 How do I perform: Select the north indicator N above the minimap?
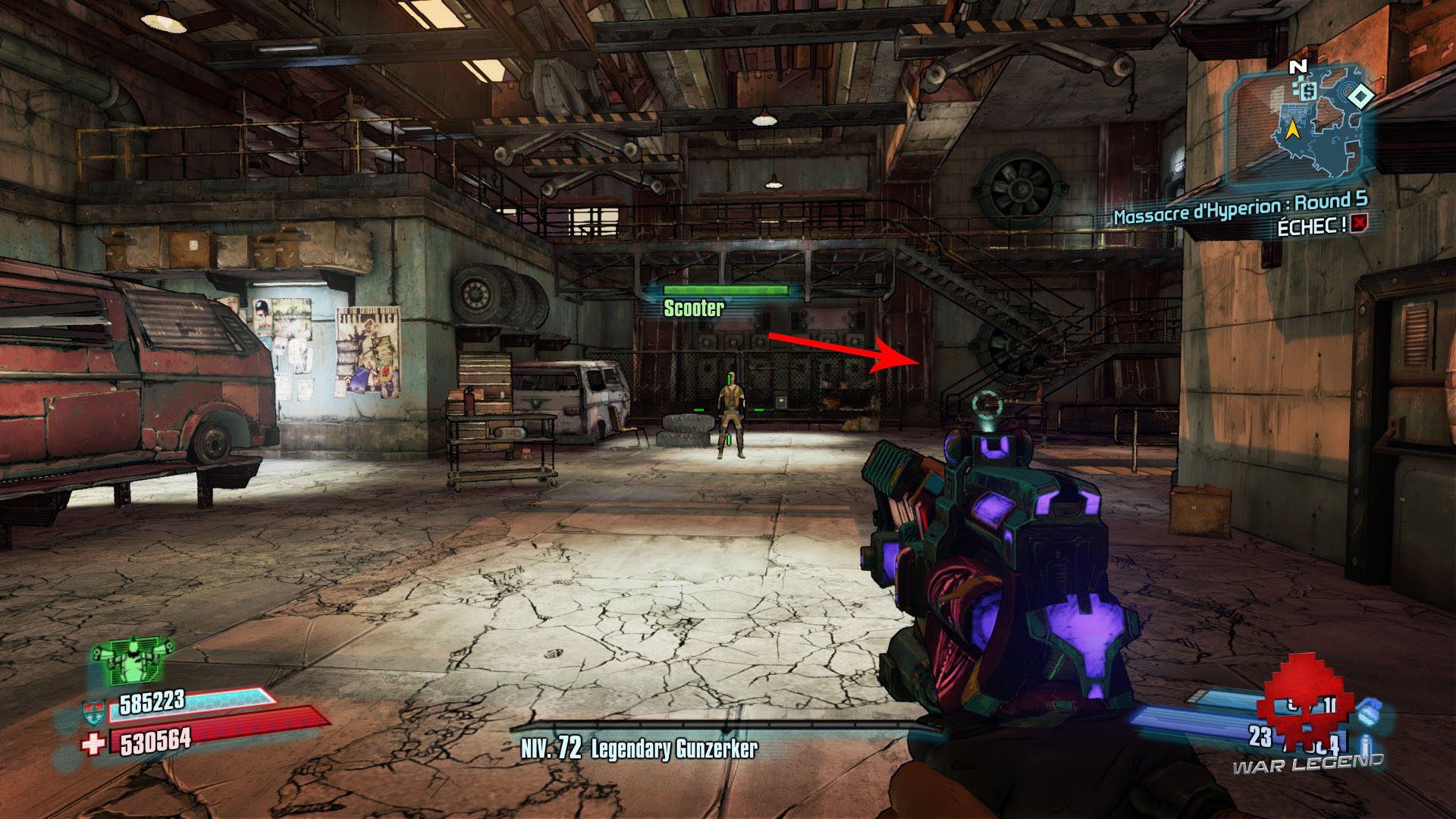click(x=1298, y=66)
